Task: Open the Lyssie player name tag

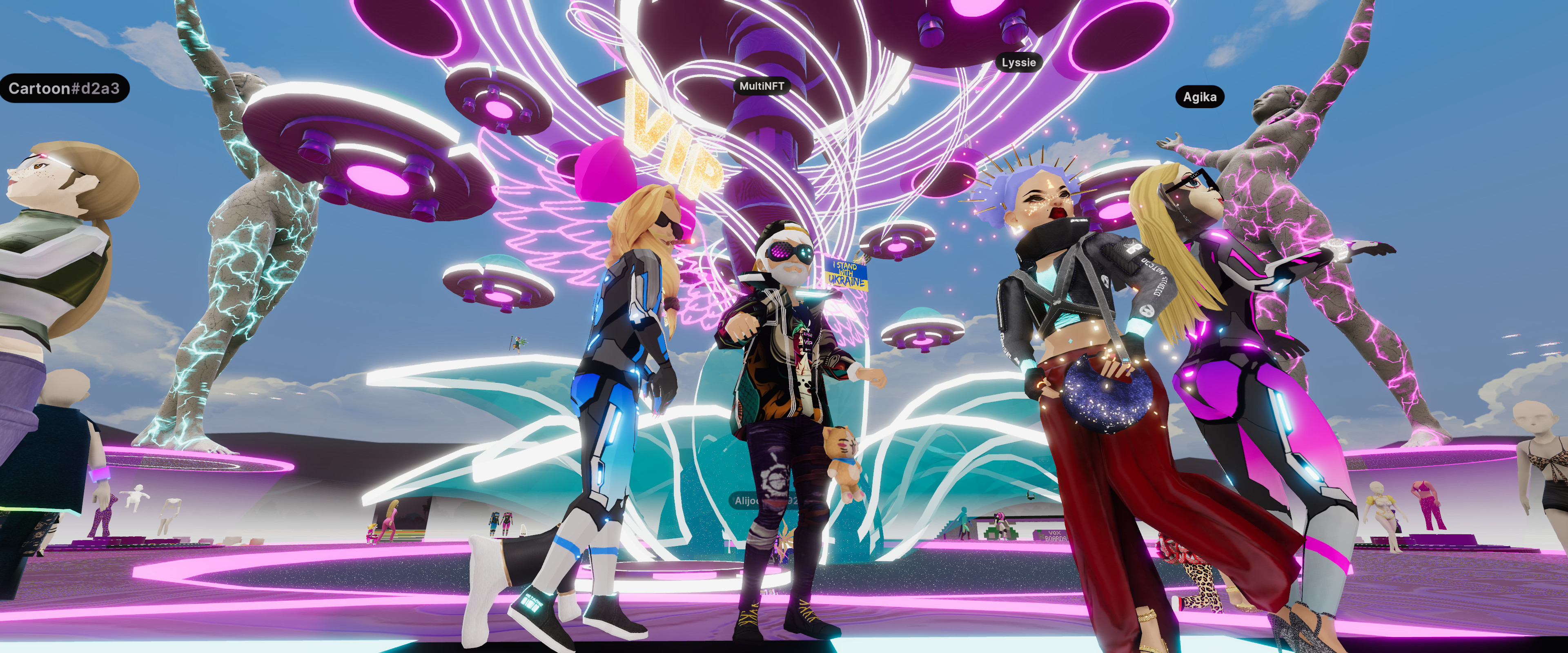Action: (1018, 63)
